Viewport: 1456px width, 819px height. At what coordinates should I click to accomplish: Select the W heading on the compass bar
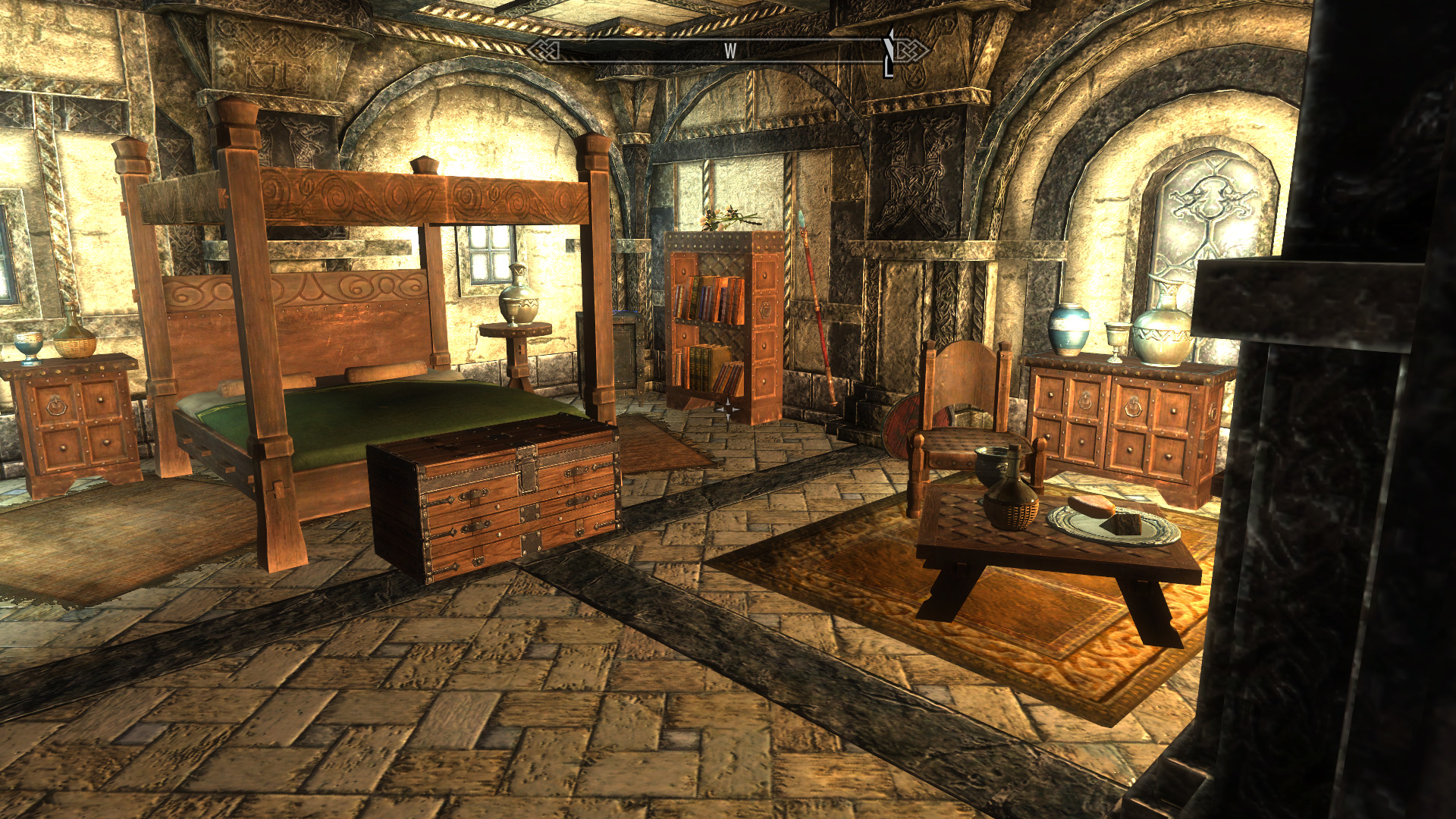pos(730,51)
